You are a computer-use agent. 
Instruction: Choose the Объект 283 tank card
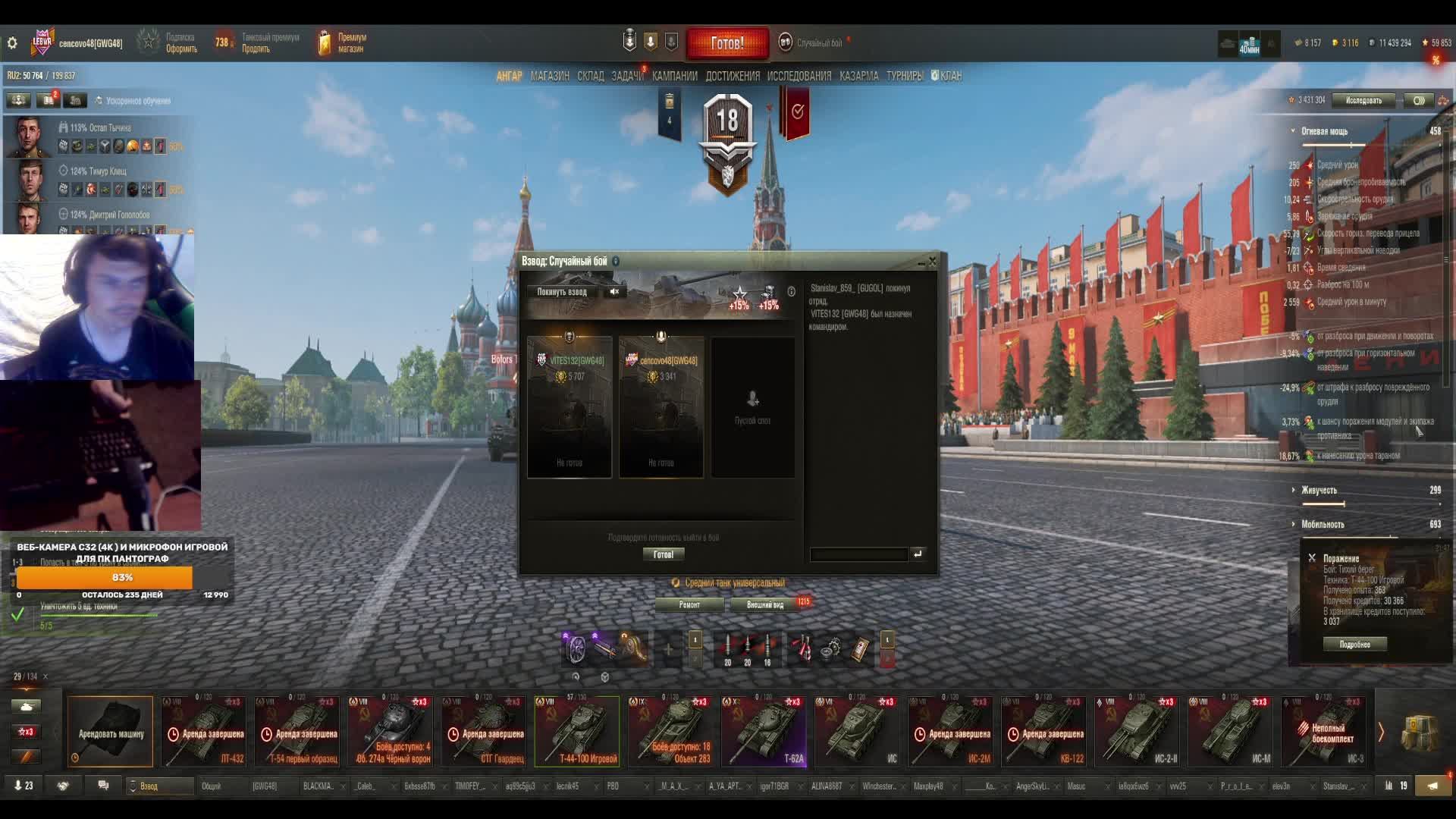click(x=671, y=732)
